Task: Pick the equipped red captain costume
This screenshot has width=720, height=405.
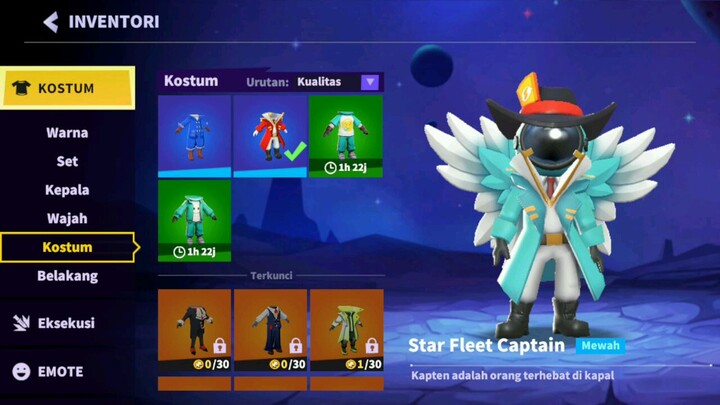Action: (x=270, y=136)
